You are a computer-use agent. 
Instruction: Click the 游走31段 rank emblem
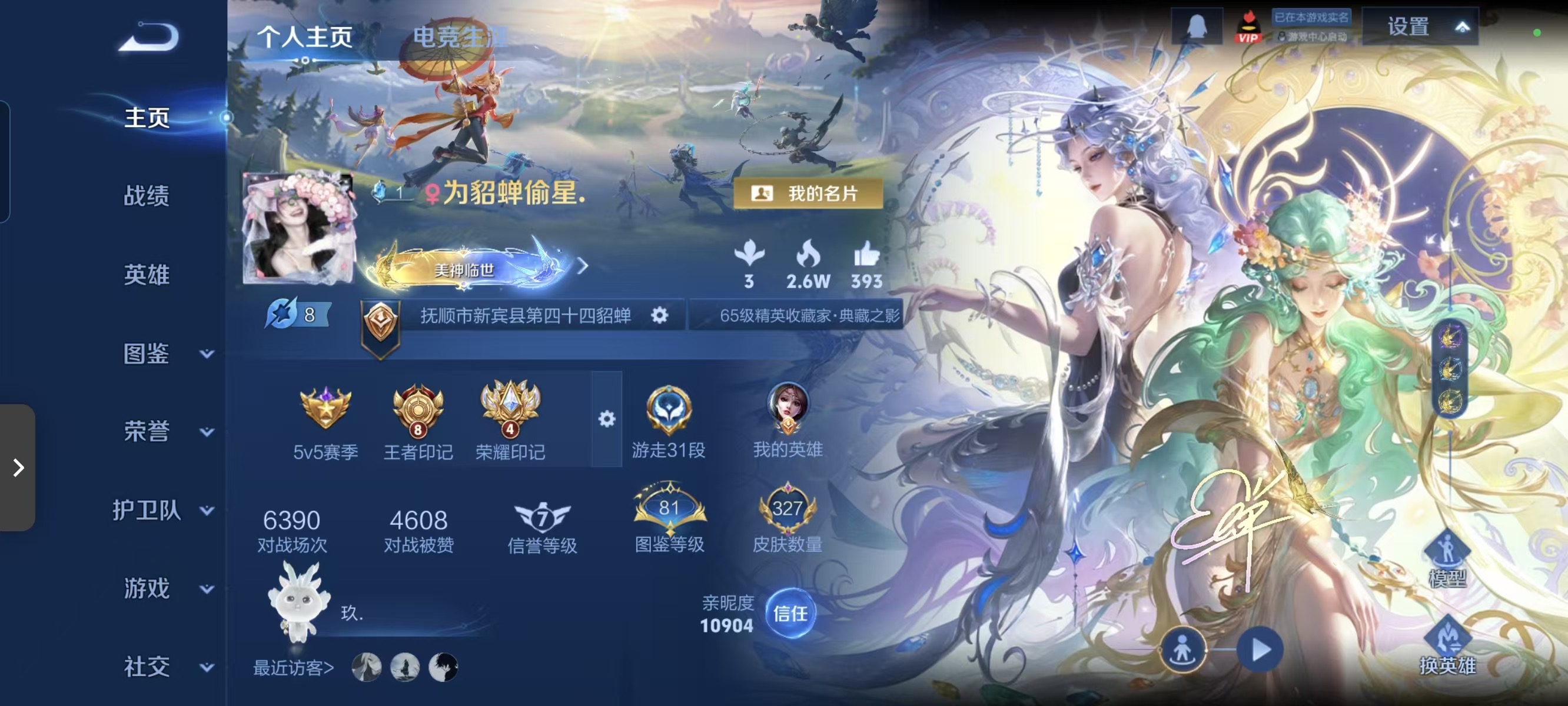point(669,409)
